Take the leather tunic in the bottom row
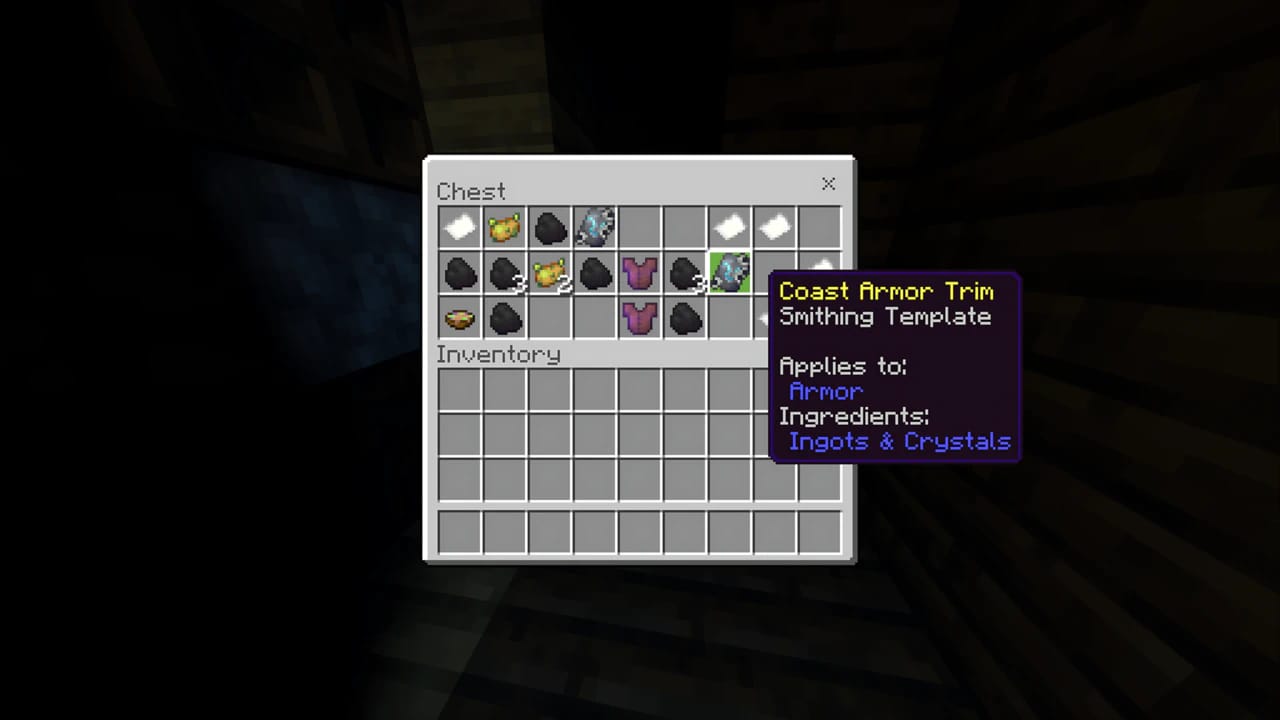This screenshot has height=720, width=1280. tap(640, 317)
